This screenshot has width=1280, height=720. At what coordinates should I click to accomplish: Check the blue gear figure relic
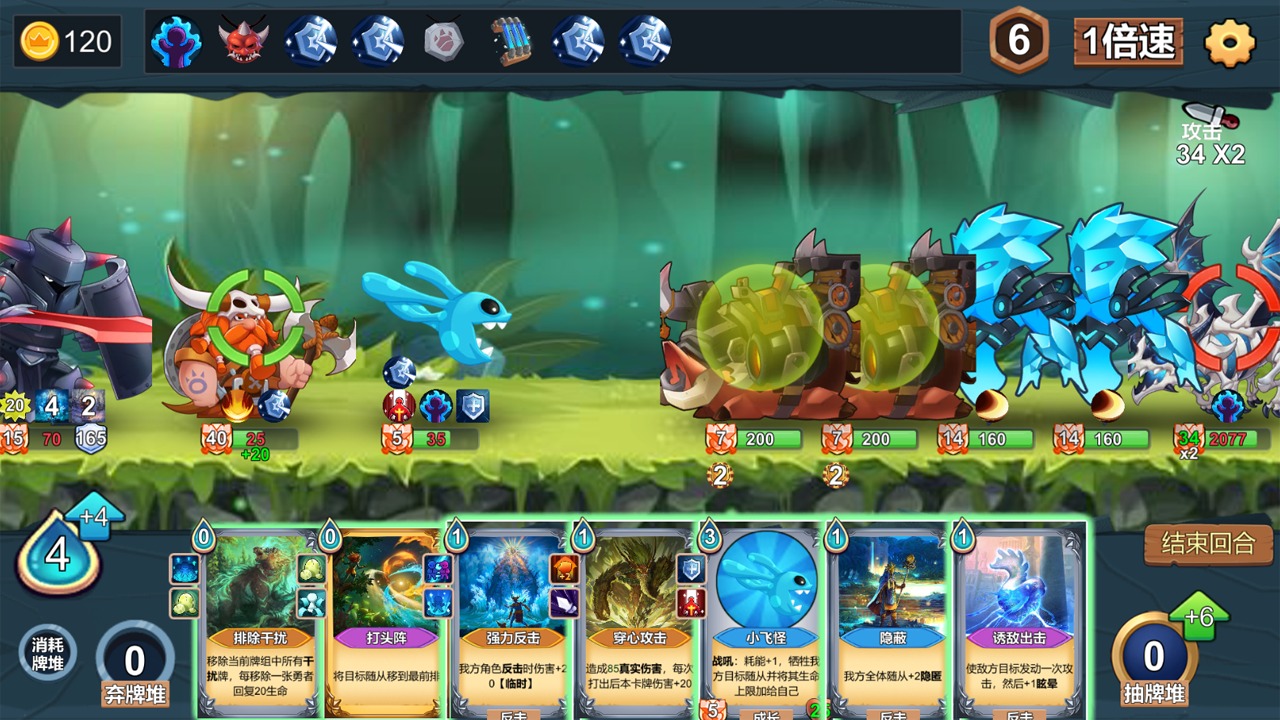tap(176, 42)
